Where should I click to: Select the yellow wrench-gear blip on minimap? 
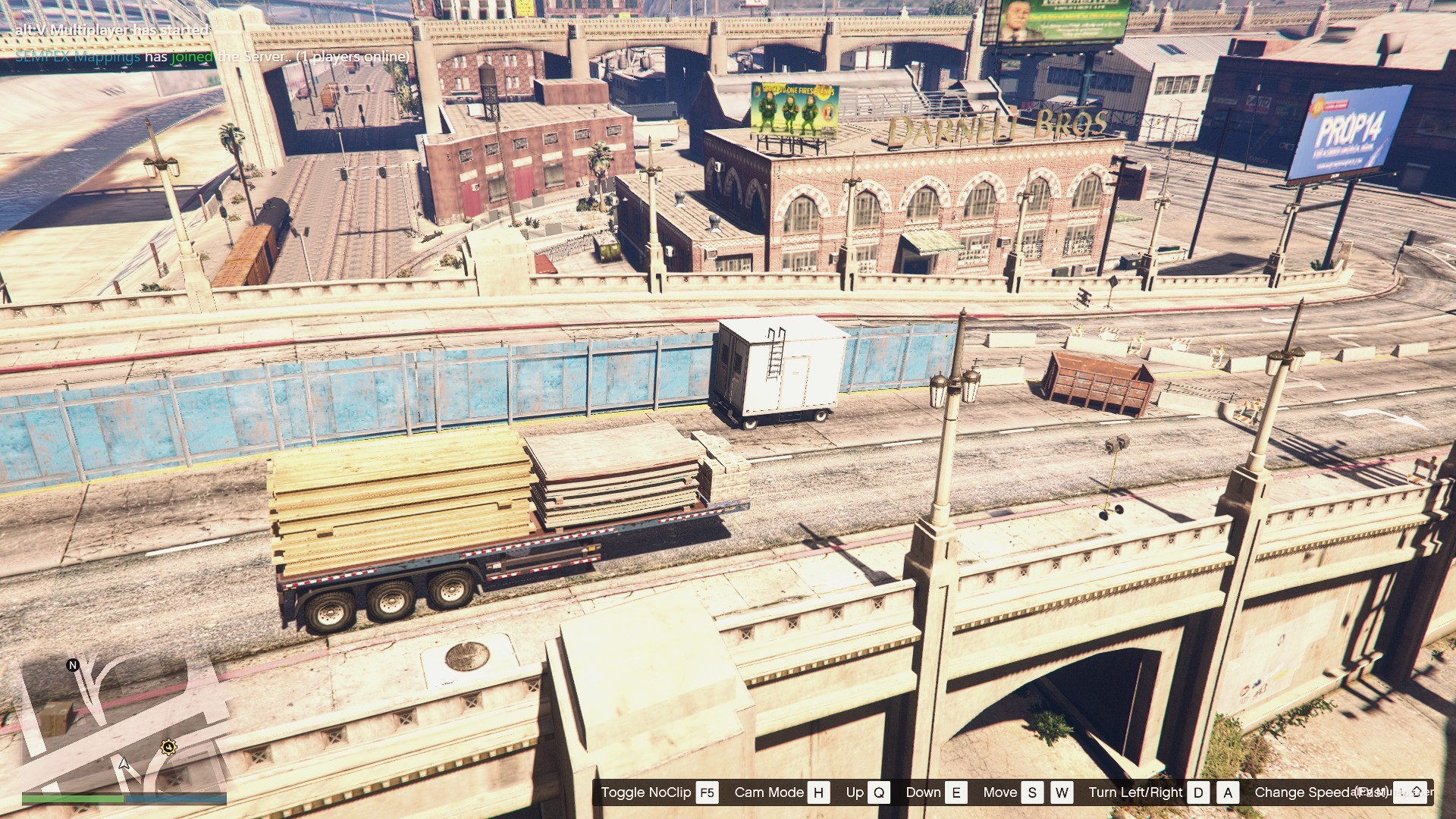pos(168,748)
